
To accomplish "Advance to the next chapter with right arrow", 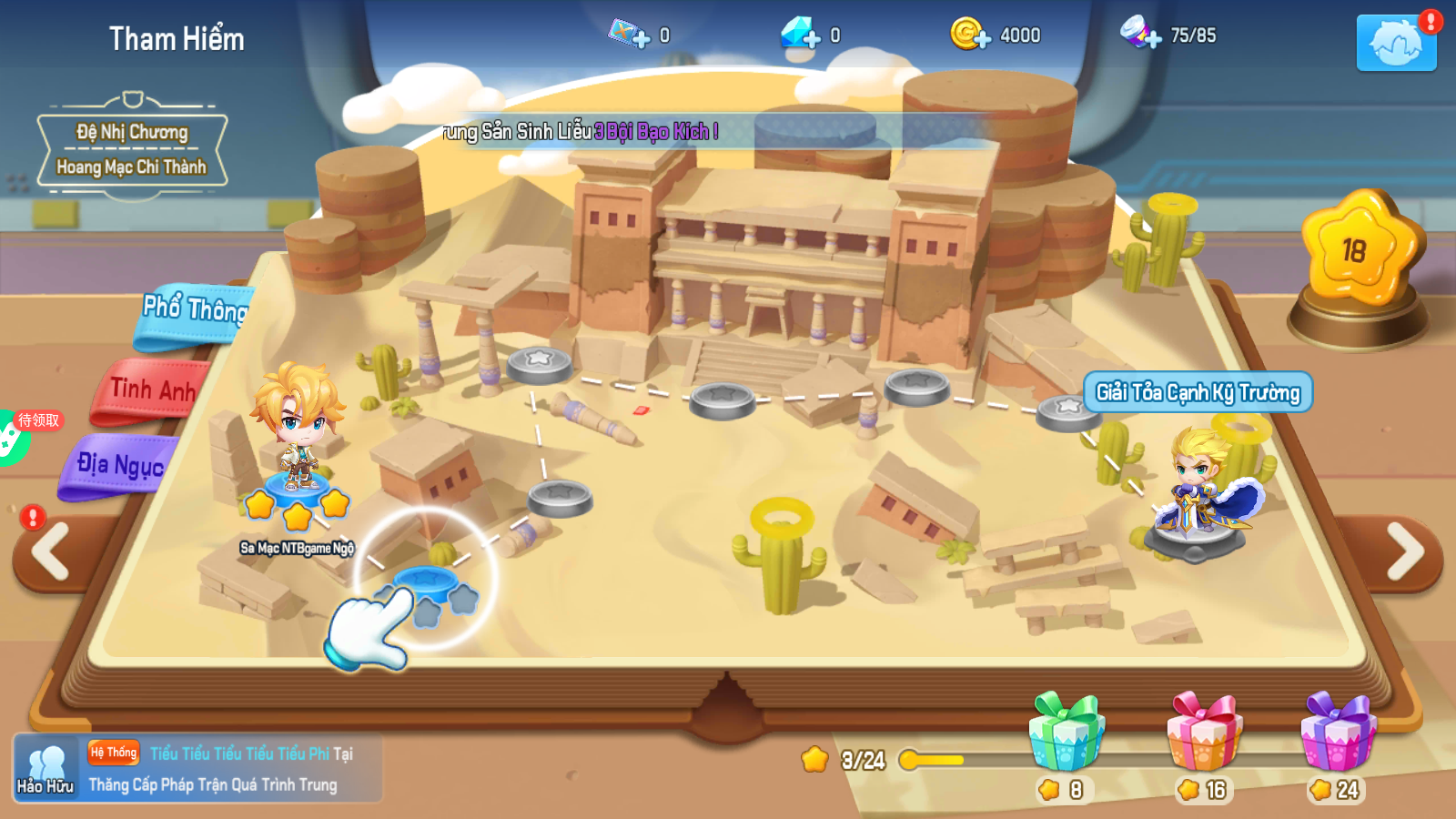I will click(x=1404, y=551).
